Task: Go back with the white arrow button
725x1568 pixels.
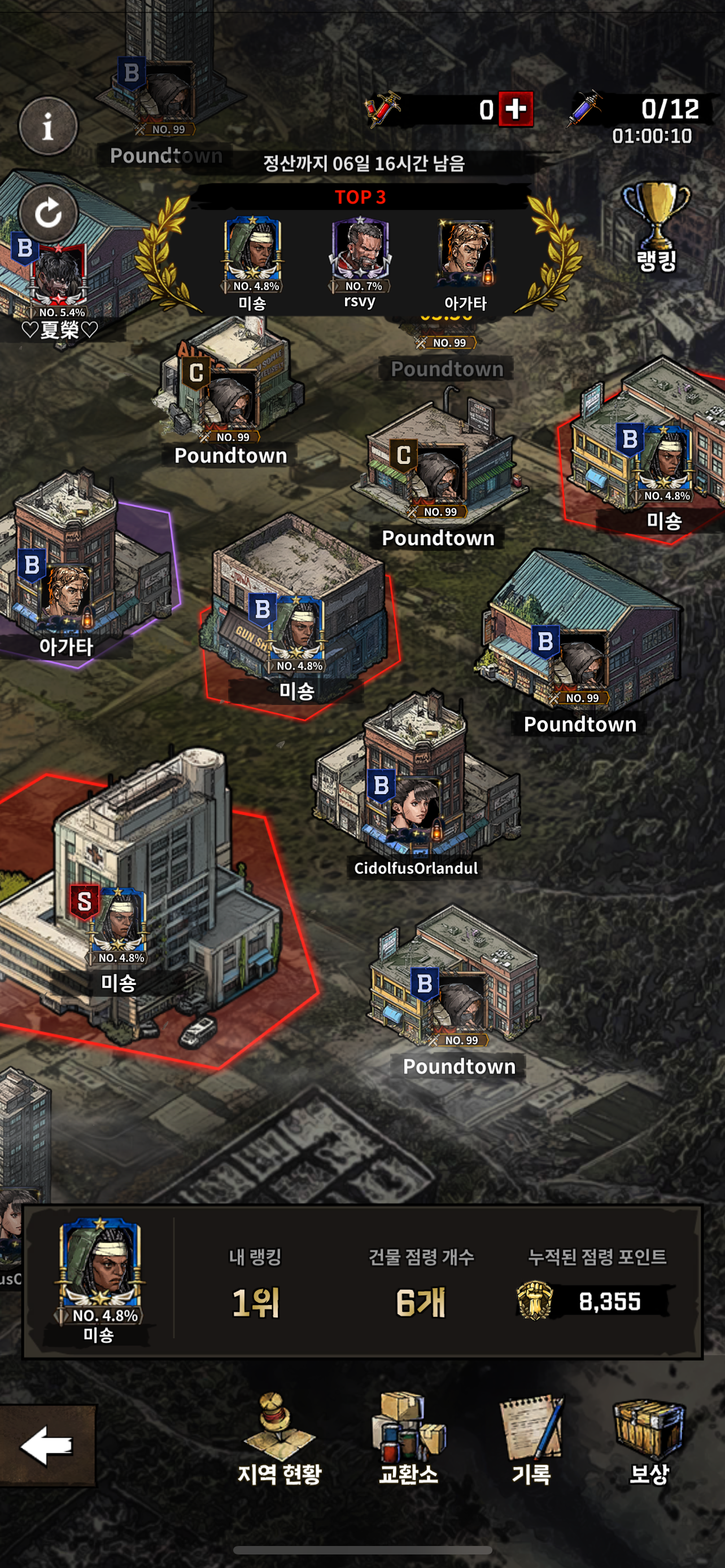Action: pyautogui.click(x=47, y=1445)
